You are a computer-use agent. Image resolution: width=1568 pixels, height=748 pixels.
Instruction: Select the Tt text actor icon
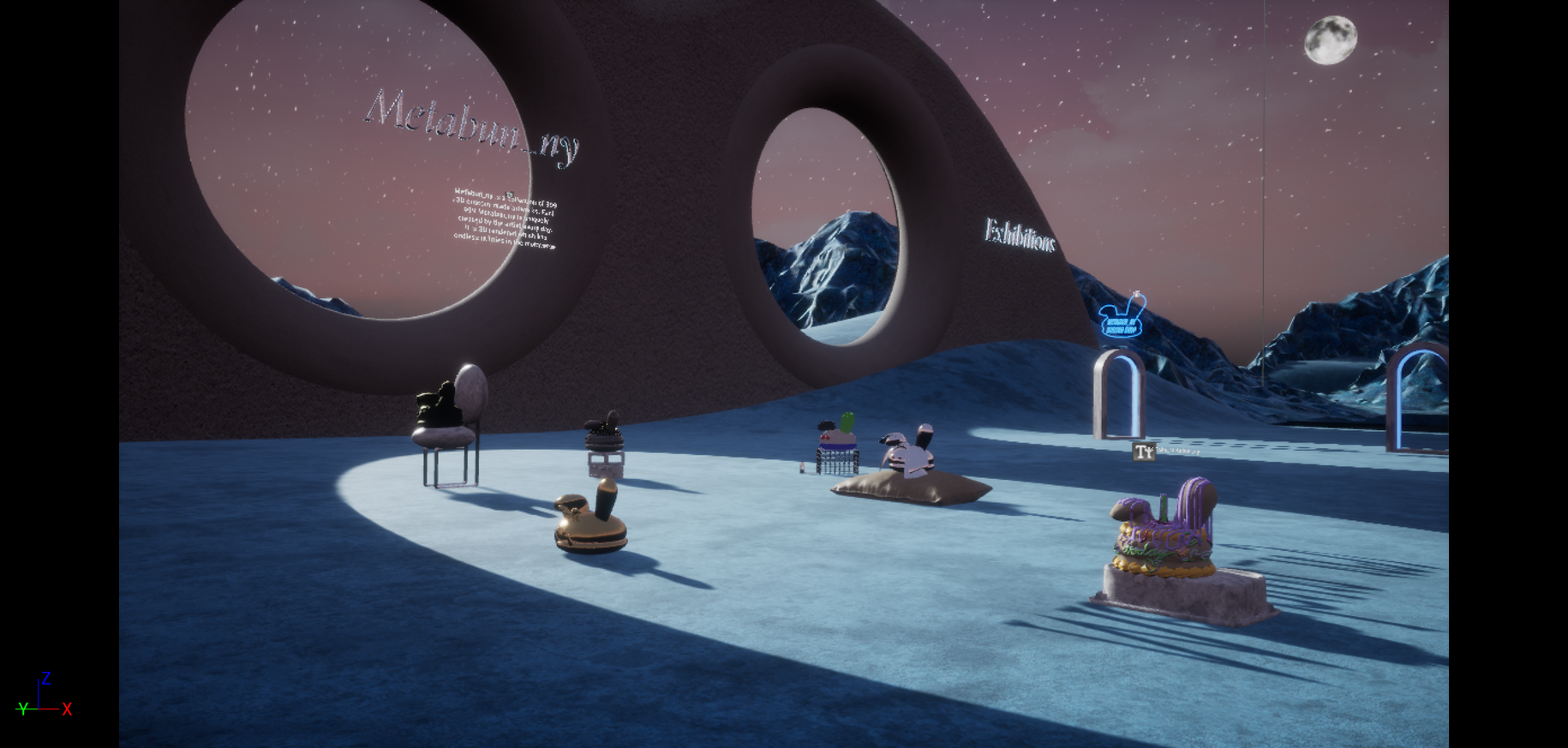click(1143, 452)
